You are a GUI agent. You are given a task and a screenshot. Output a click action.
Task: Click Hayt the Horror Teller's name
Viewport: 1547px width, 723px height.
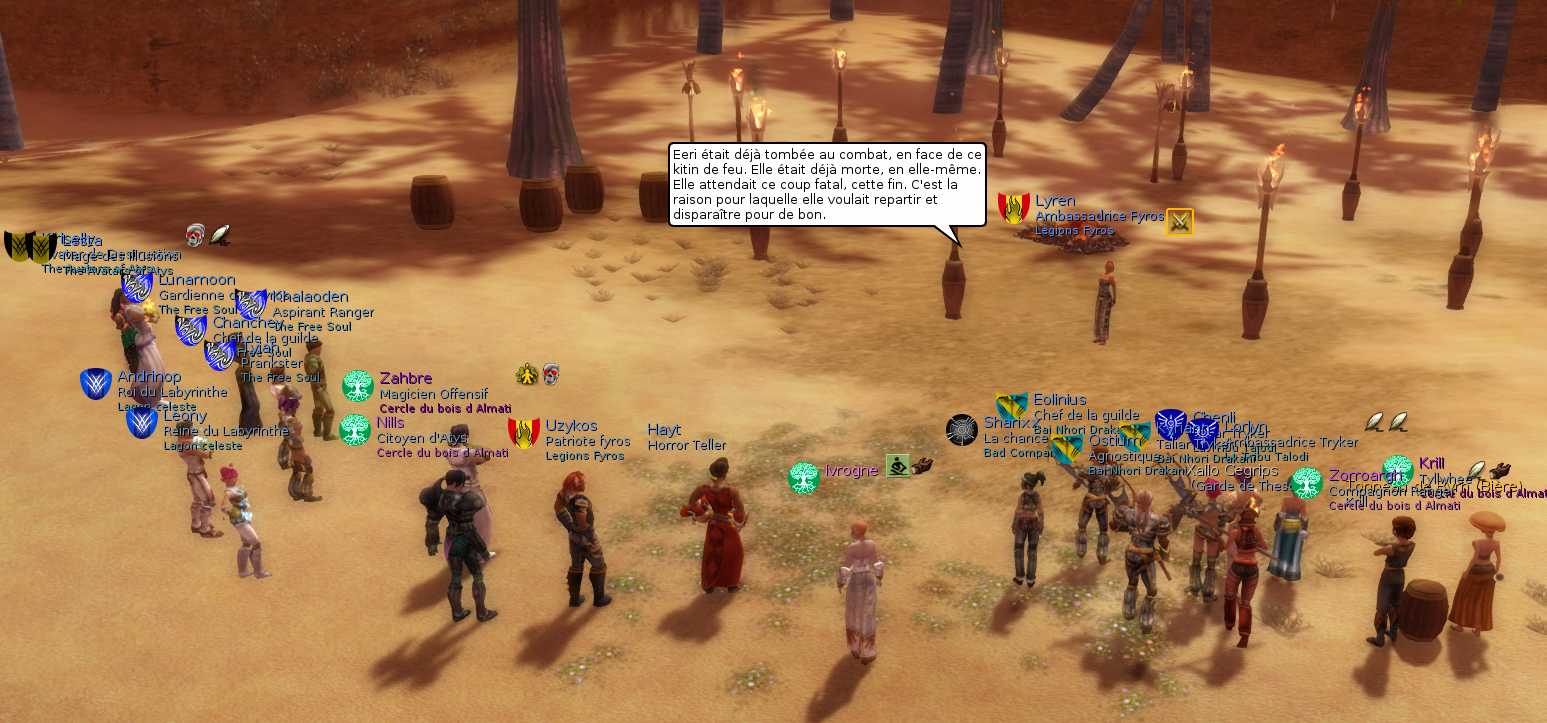(x=664, y=430)
